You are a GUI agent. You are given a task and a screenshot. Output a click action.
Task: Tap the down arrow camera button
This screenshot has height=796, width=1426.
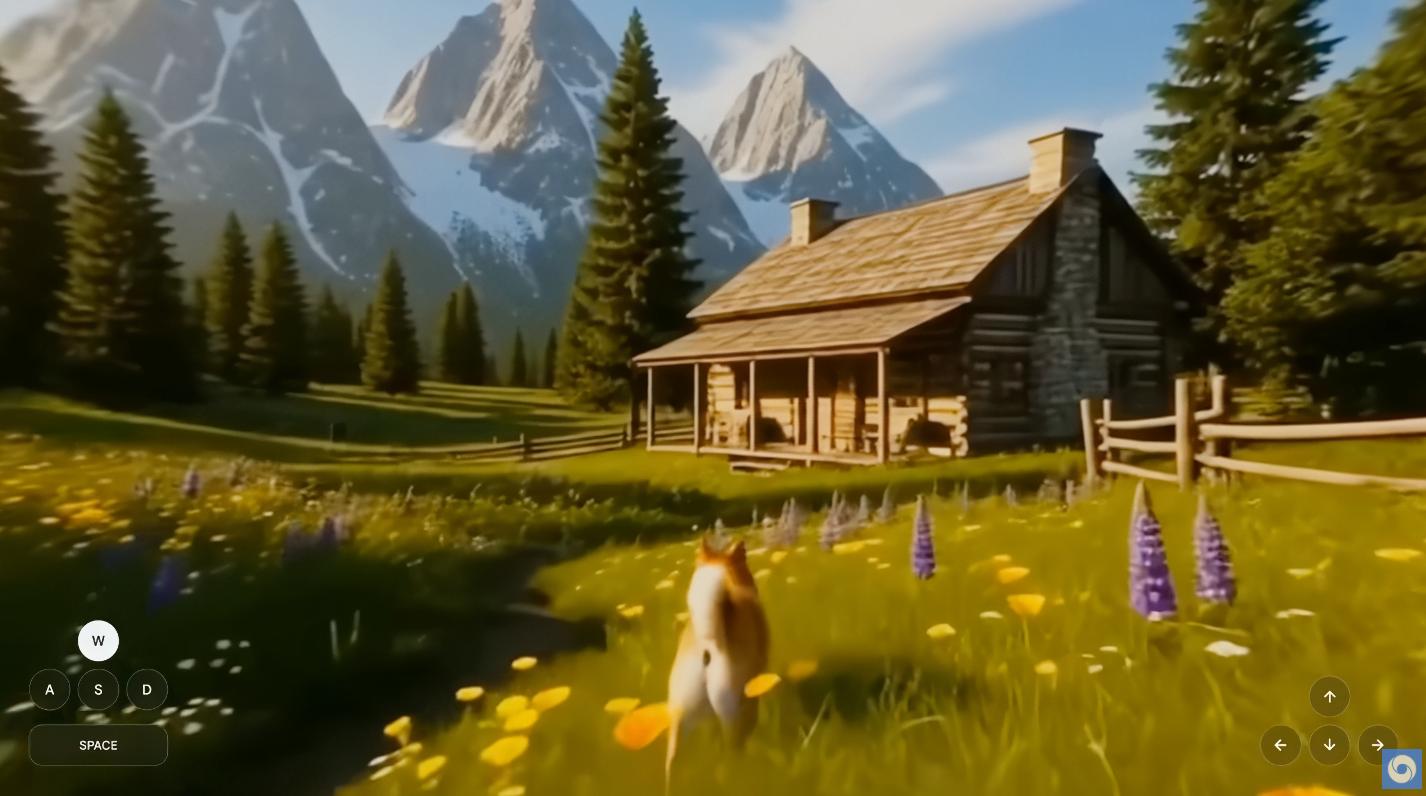click(x=1329, y=745)
